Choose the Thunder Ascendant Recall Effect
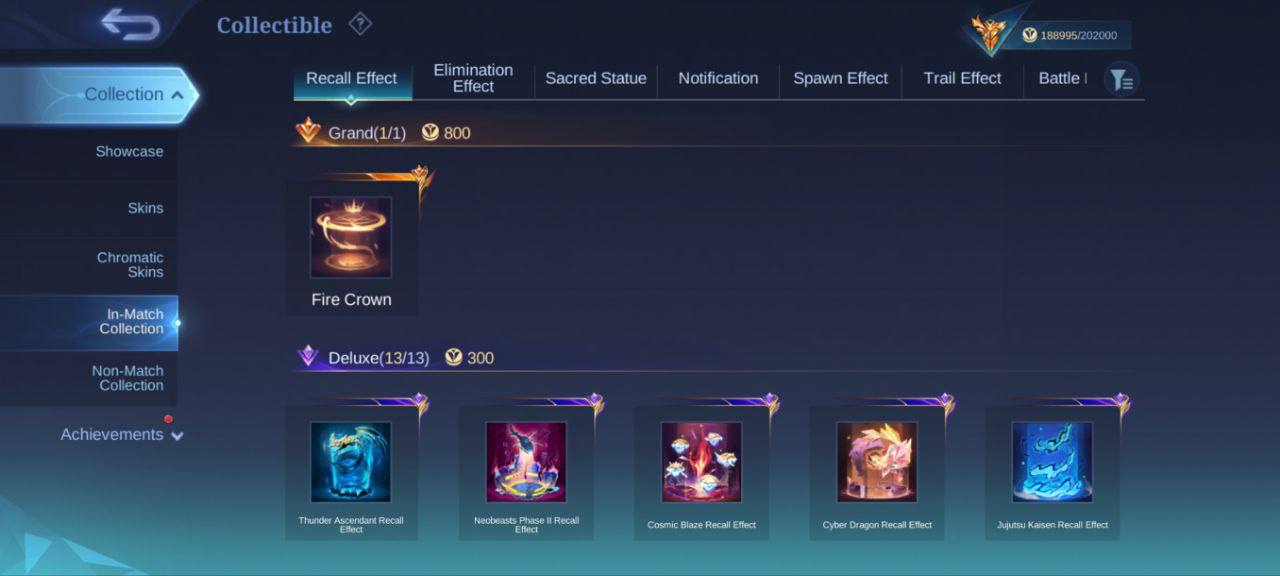This screenshot has height=576, width=1280. tap(351, 470)
